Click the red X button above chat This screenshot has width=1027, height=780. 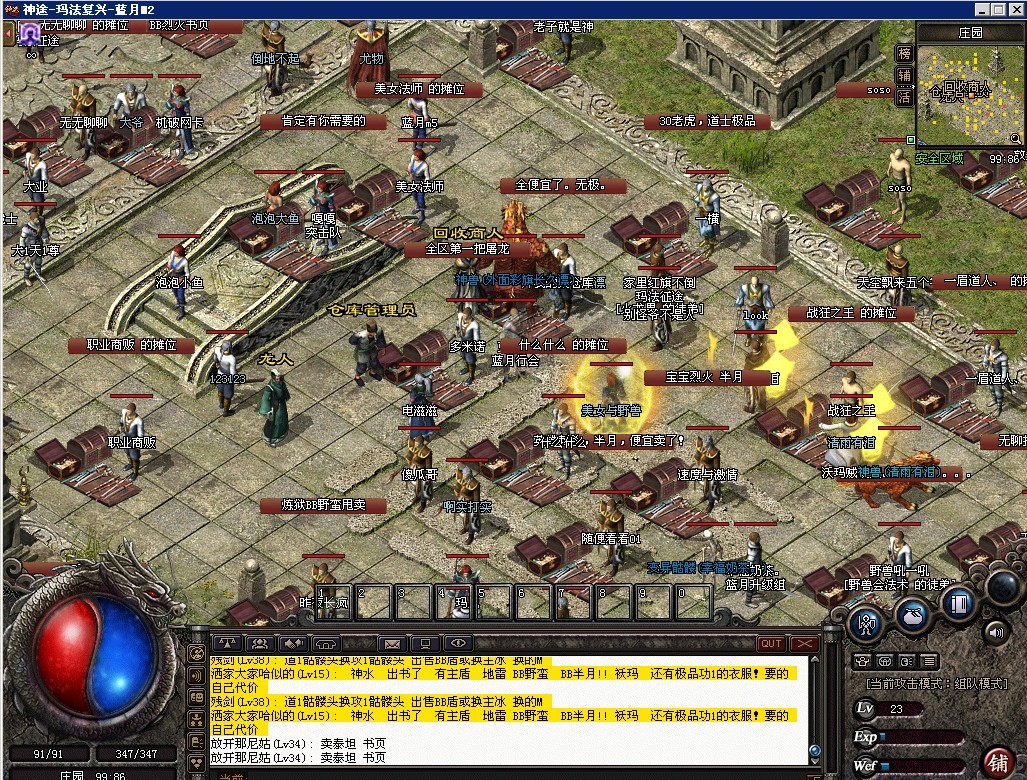804,643
